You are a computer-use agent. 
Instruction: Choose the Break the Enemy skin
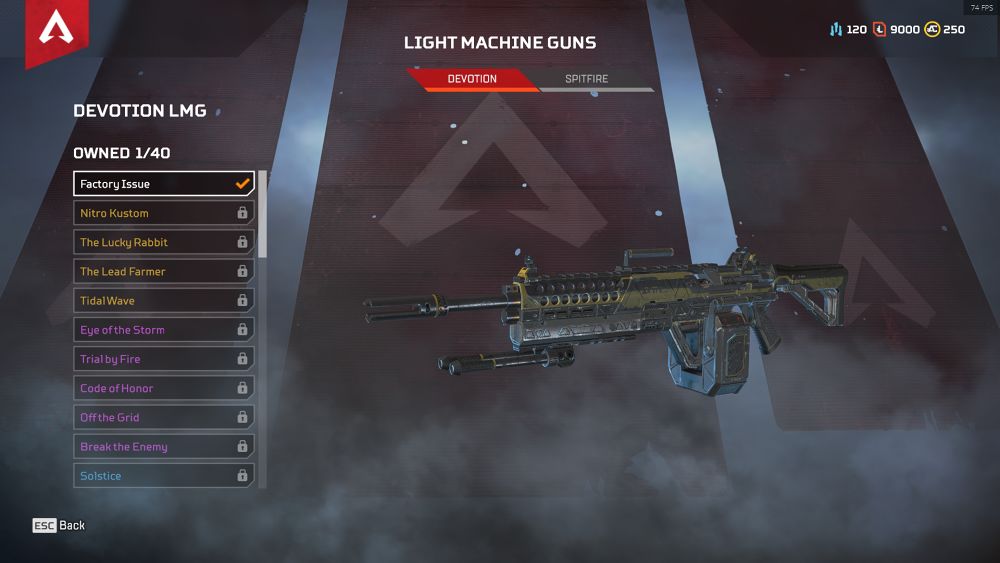coord(164,447)
